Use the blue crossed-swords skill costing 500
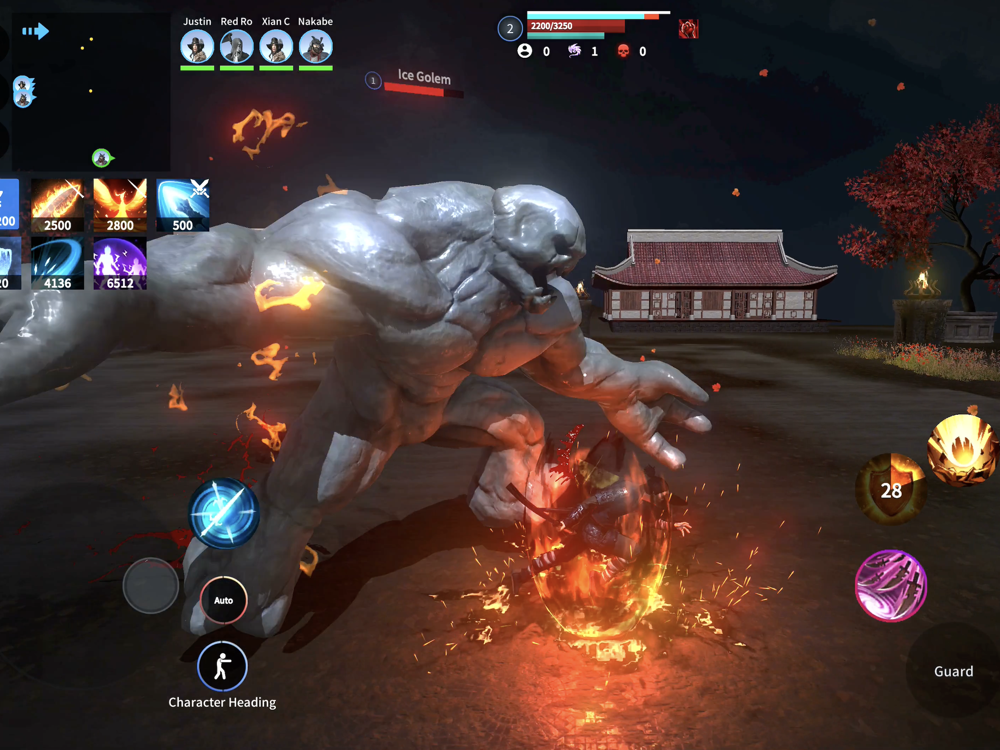Image resolution: width=1000 pixels, height=750 pixels. click(x=183, y=206)
